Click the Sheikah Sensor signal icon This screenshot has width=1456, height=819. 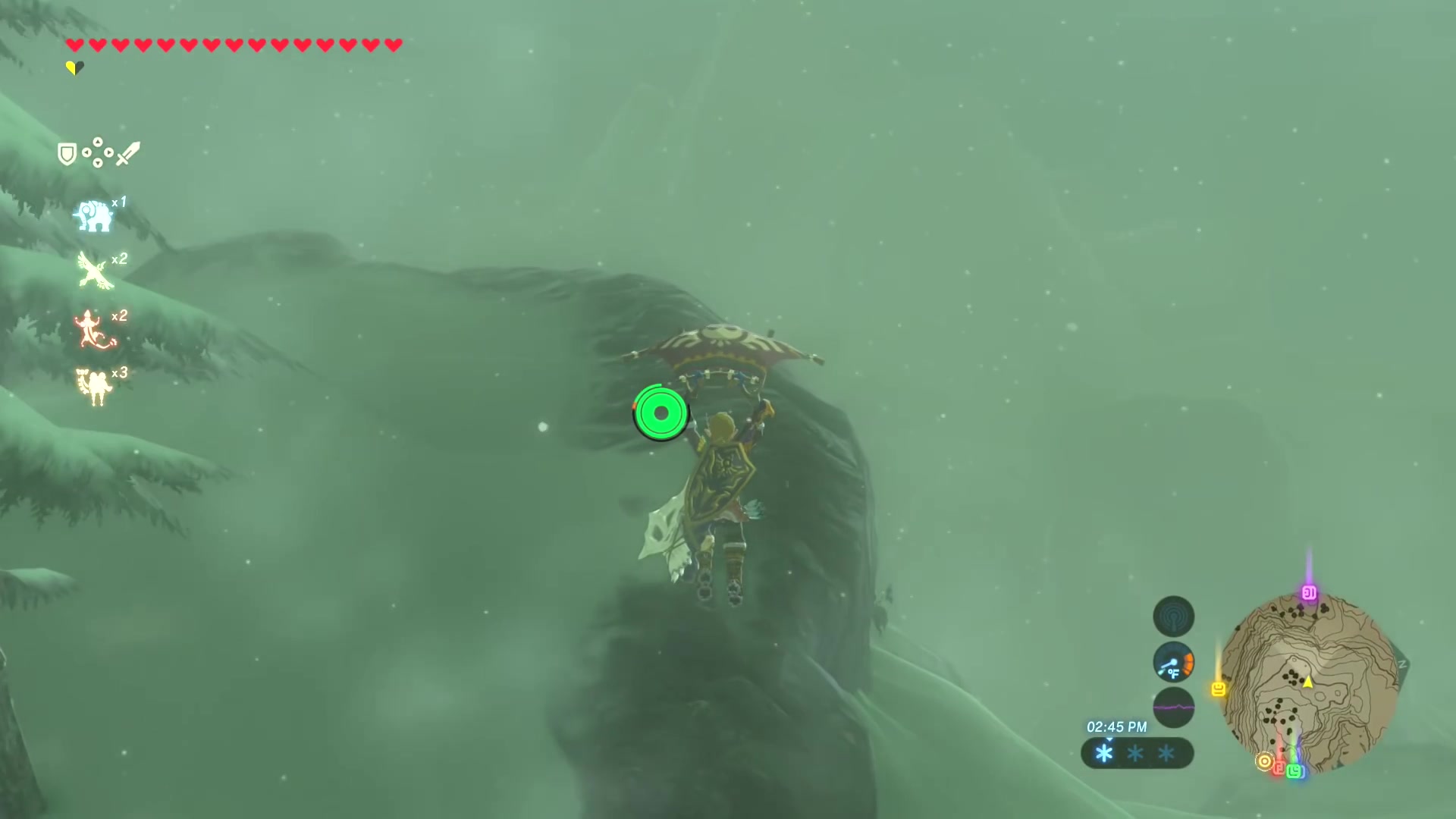1173,617
